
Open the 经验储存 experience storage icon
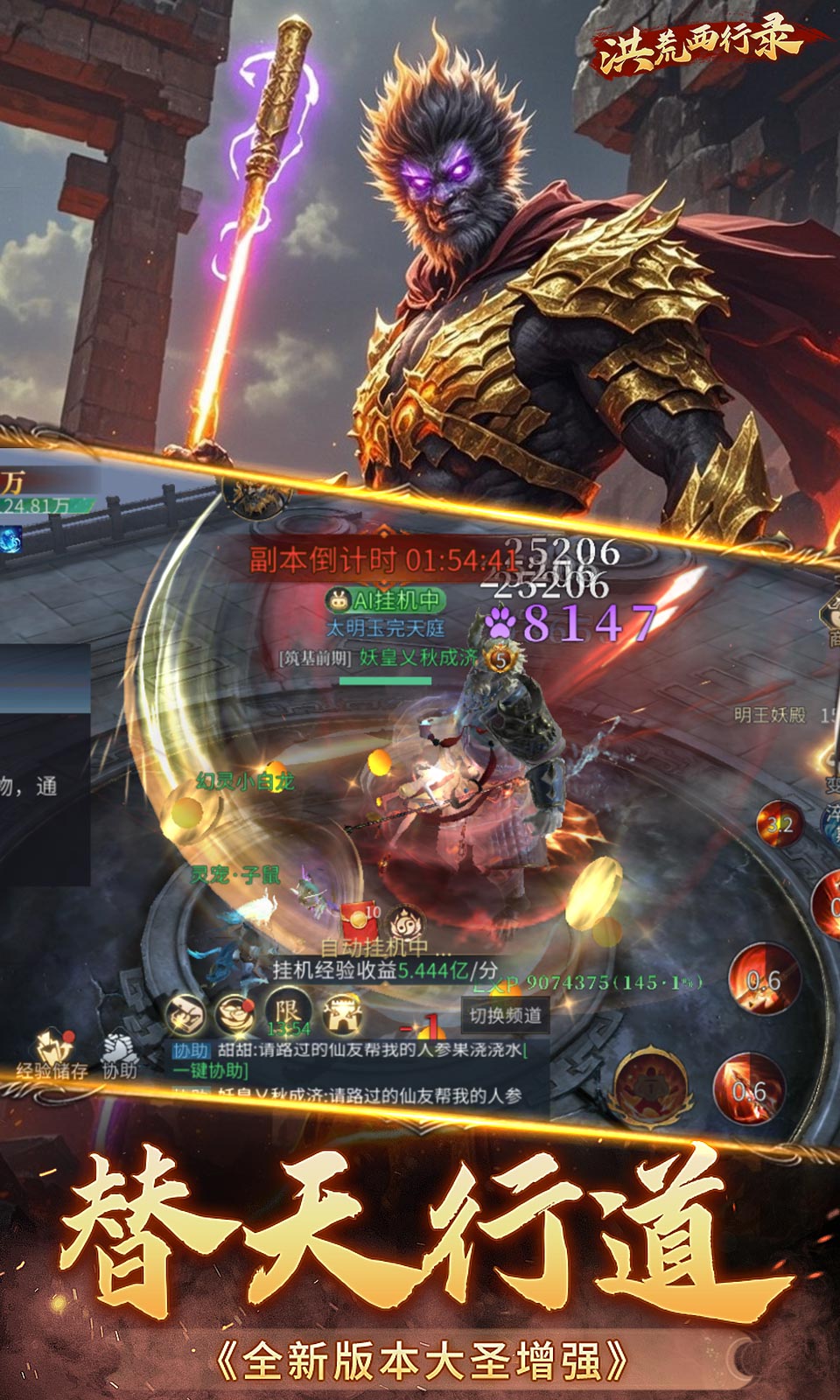pyautogui.click(x=52, y=1054)
